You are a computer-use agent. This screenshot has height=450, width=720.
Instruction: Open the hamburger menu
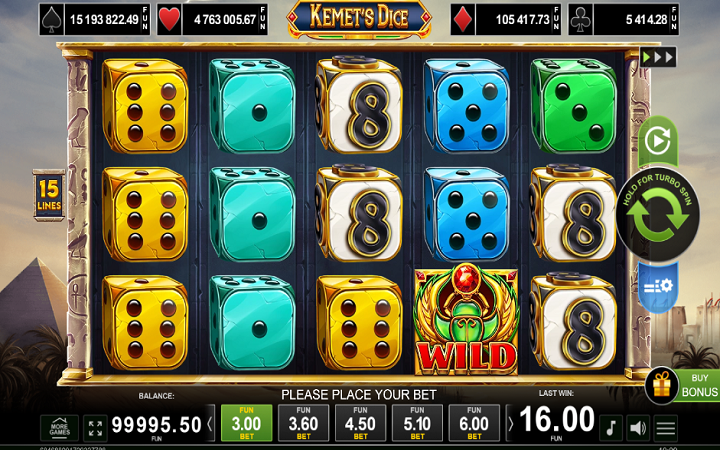[x=666, y=428]
